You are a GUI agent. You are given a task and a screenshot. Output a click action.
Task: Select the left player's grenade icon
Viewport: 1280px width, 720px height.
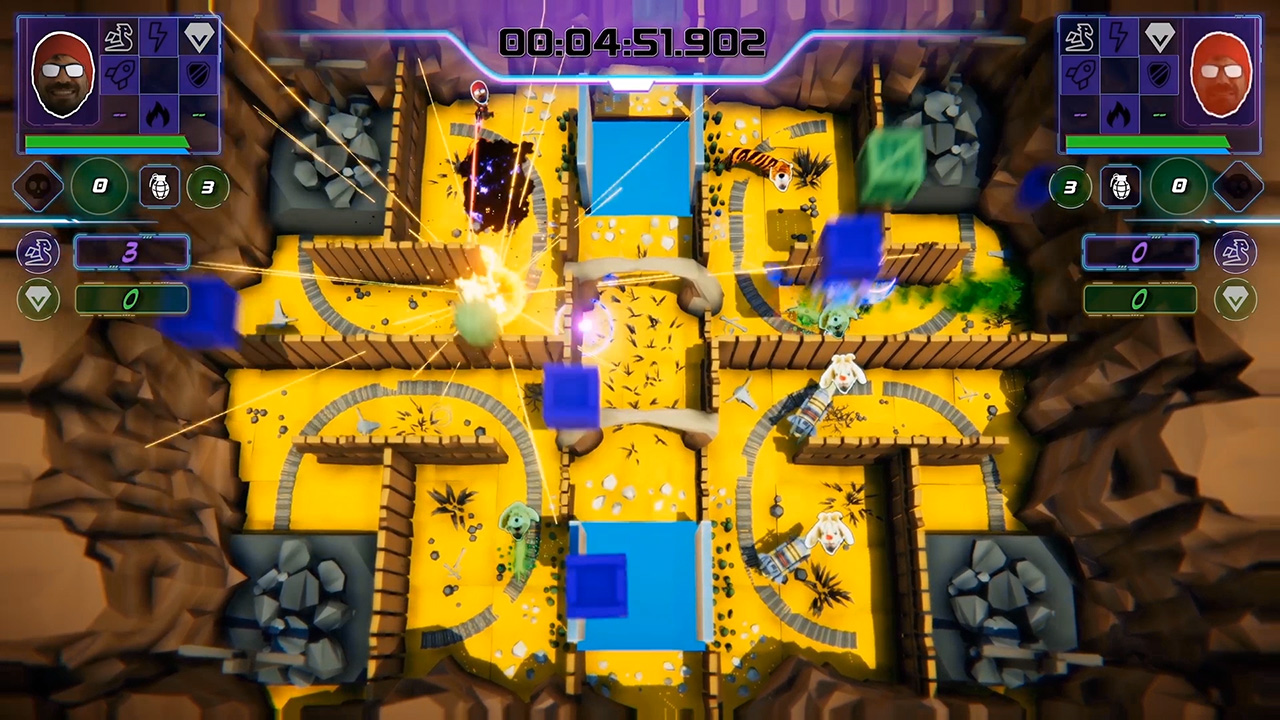pyautogui.click(x=160, y=186)
